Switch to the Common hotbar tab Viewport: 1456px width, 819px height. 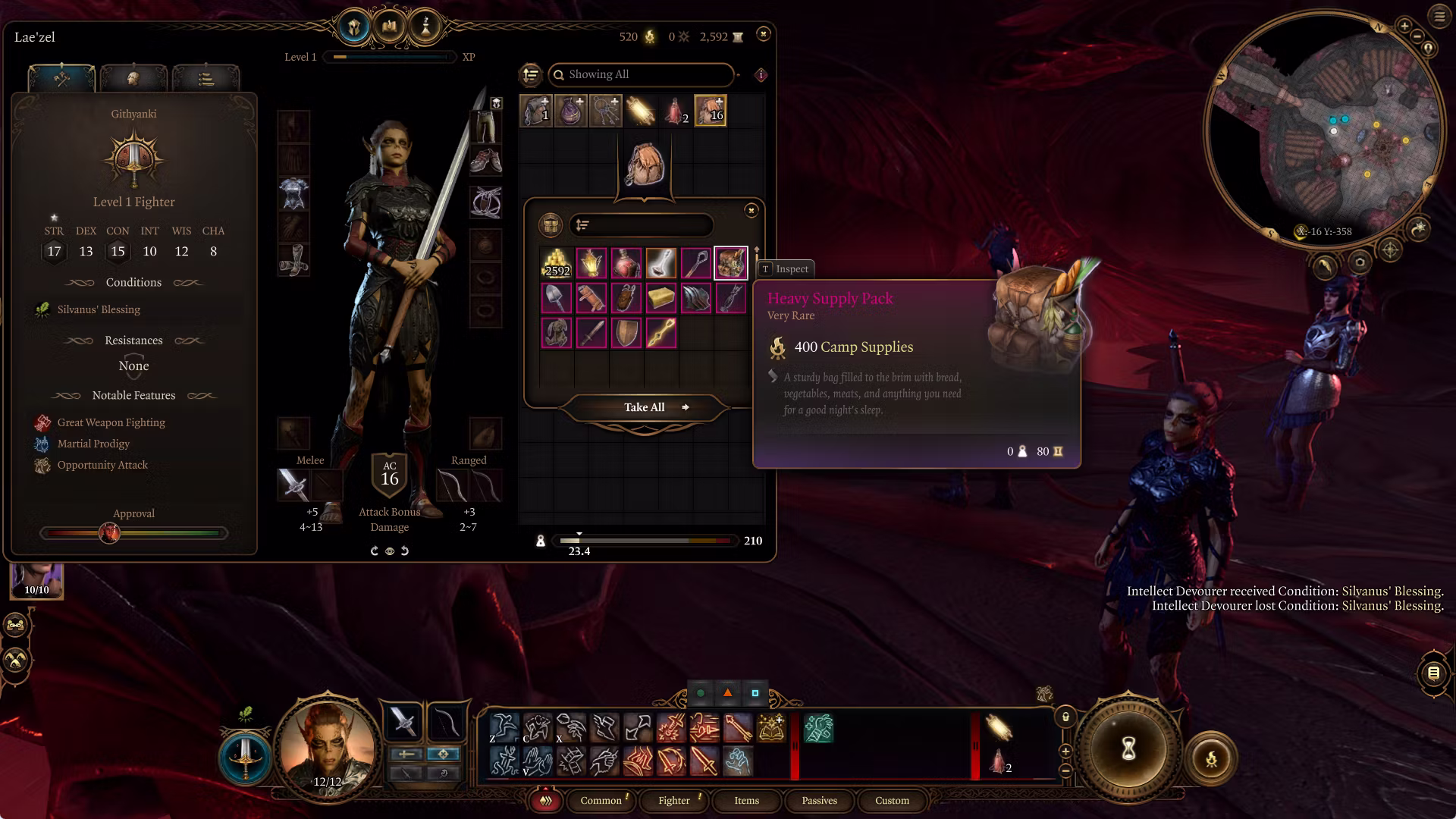601,800
